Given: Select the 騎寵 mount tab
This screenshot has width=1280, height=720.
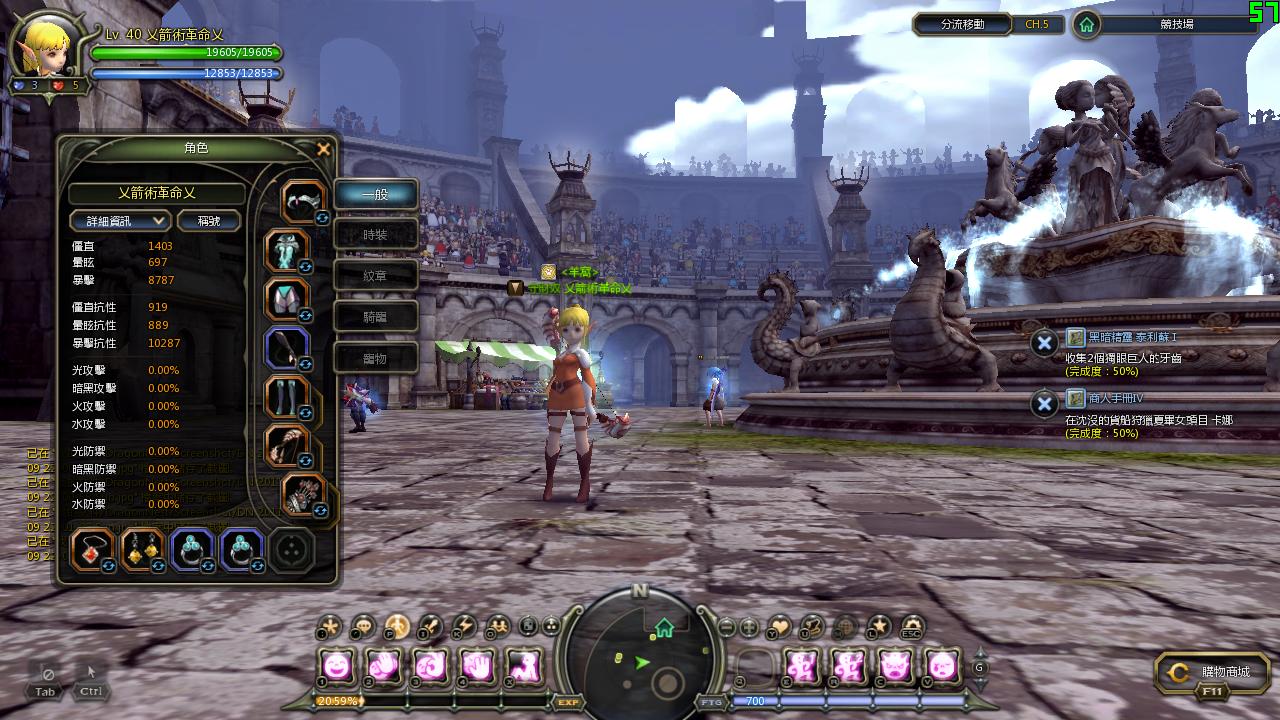Looking at the screenshot, I should [375, 317].
